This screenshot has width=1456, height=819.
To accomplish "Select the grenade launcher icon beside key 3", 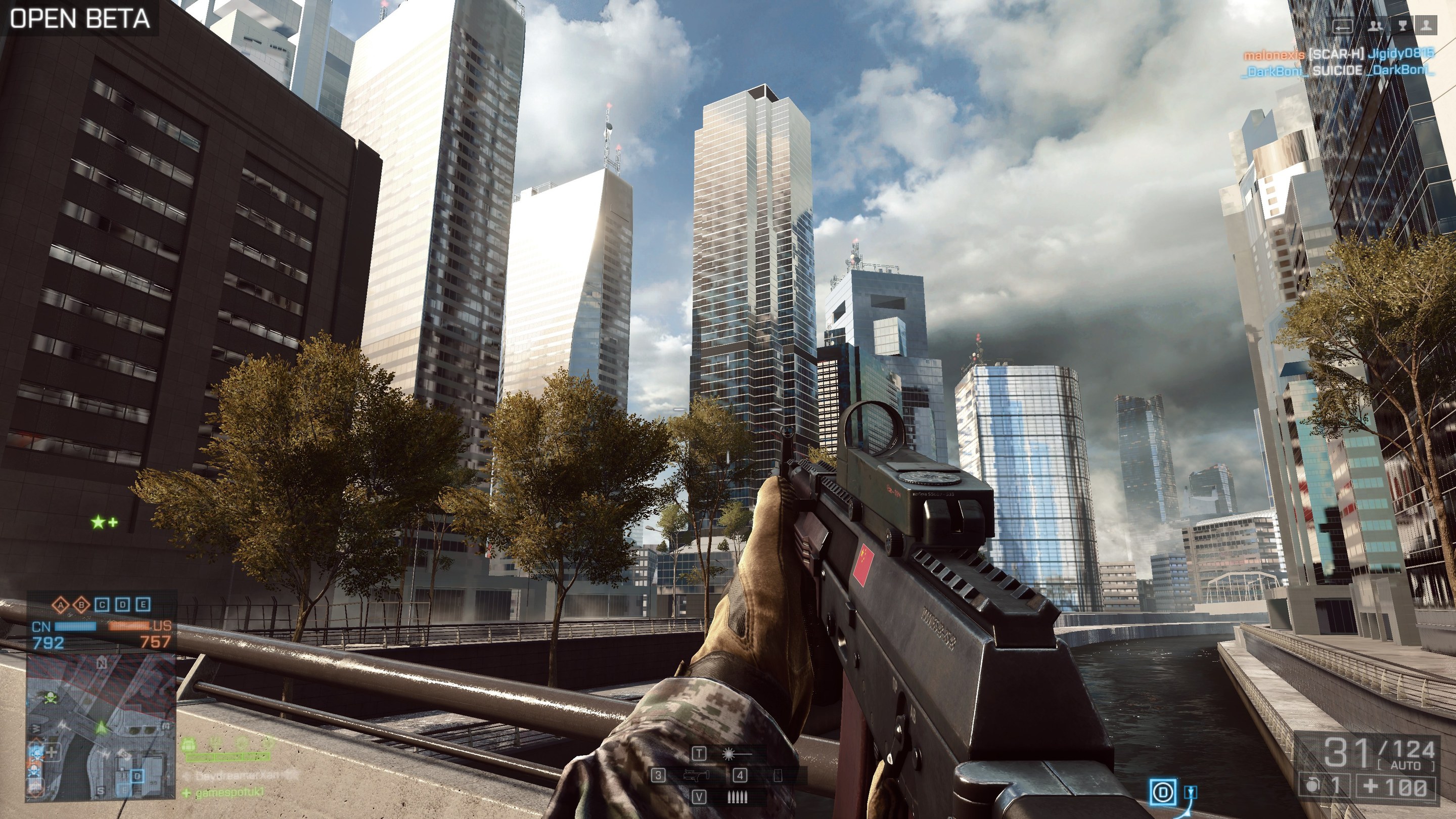I will coord(695,777).
